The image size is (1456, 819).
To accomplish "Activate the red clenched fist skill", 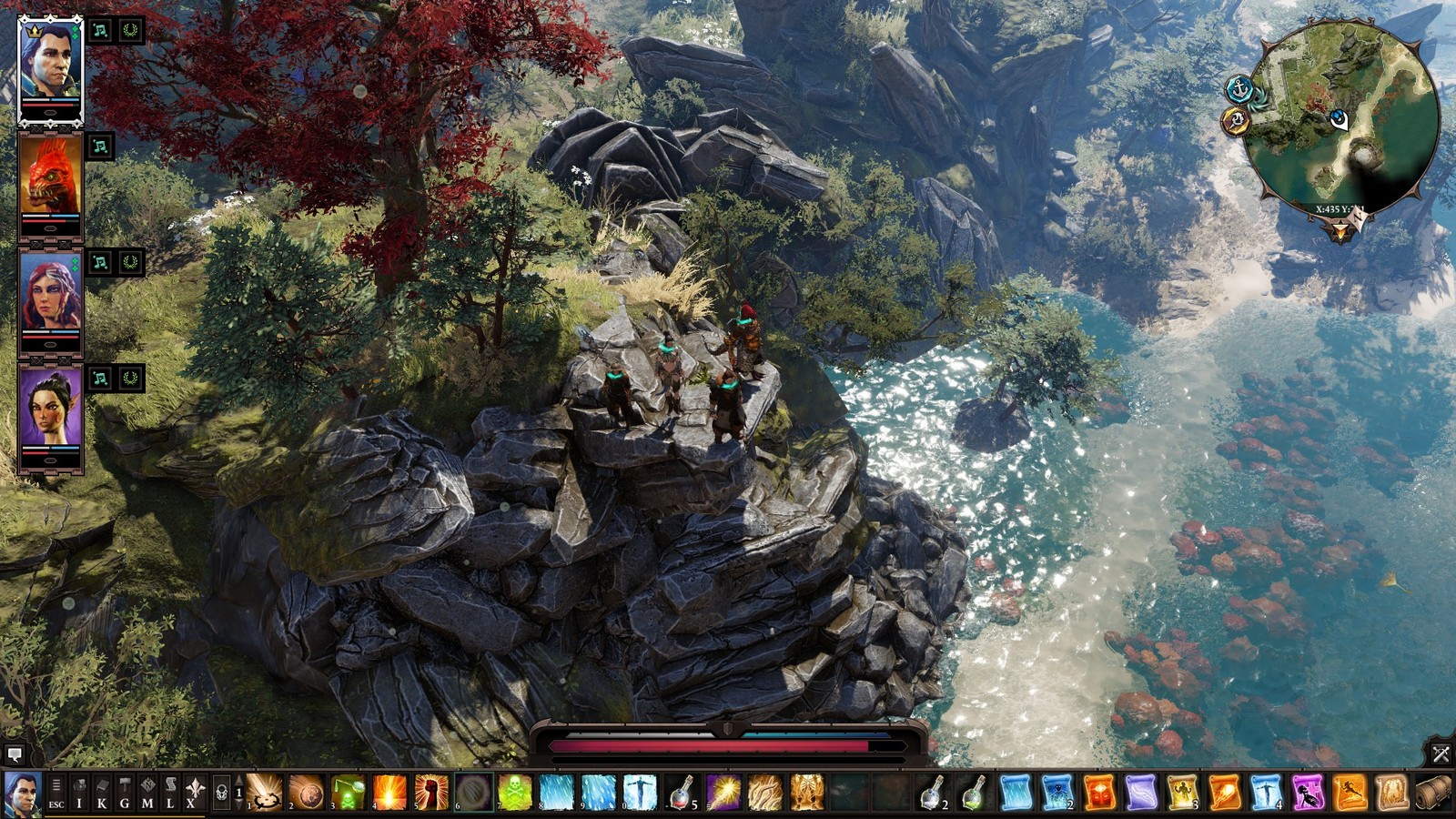I will [431, 793].
